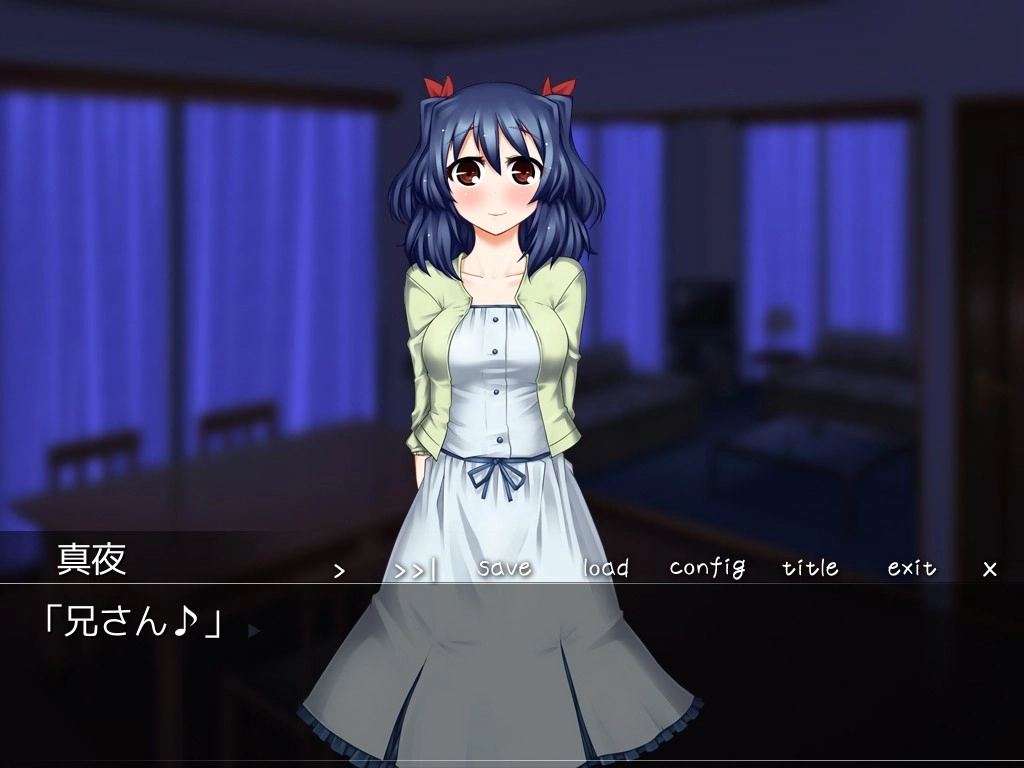Hide the message window with x
Screen dimensions: 1024x768
(x=990, y=569)
